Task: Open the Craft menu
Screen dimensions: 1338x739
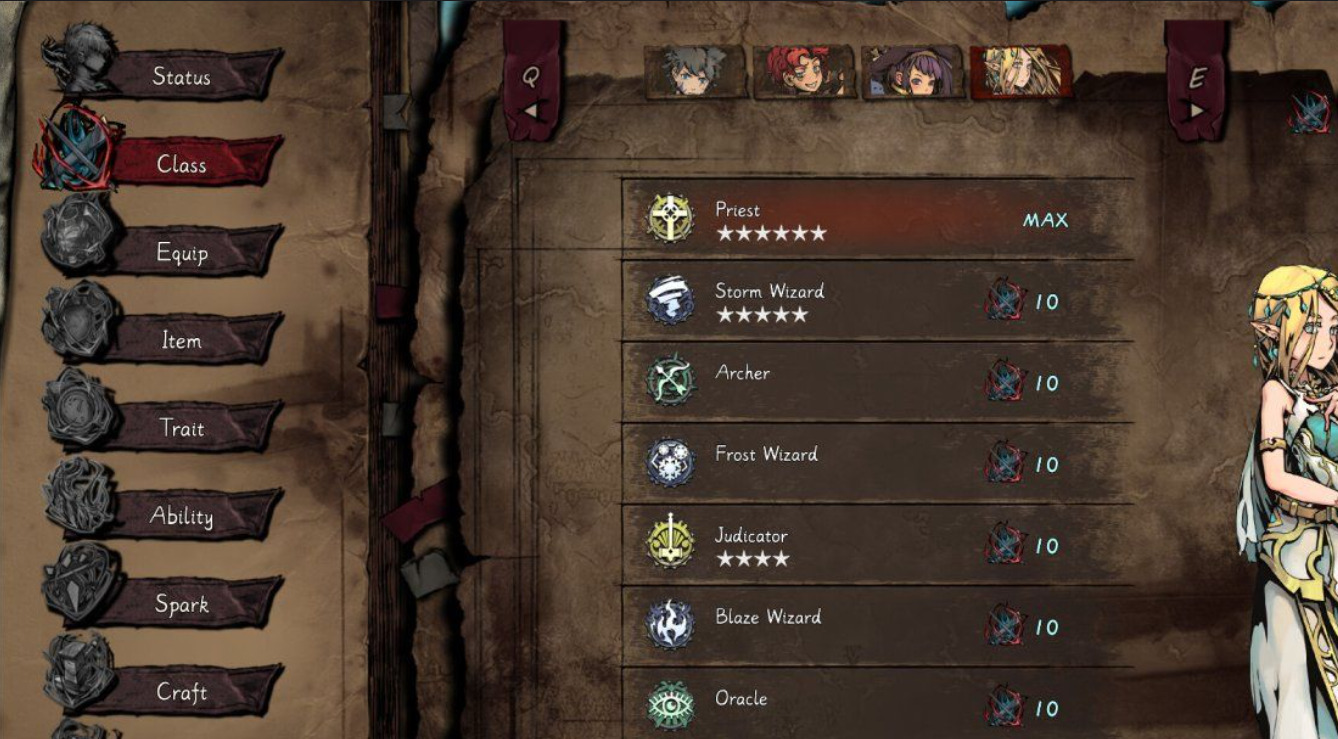Action: [x=181, y=692]
